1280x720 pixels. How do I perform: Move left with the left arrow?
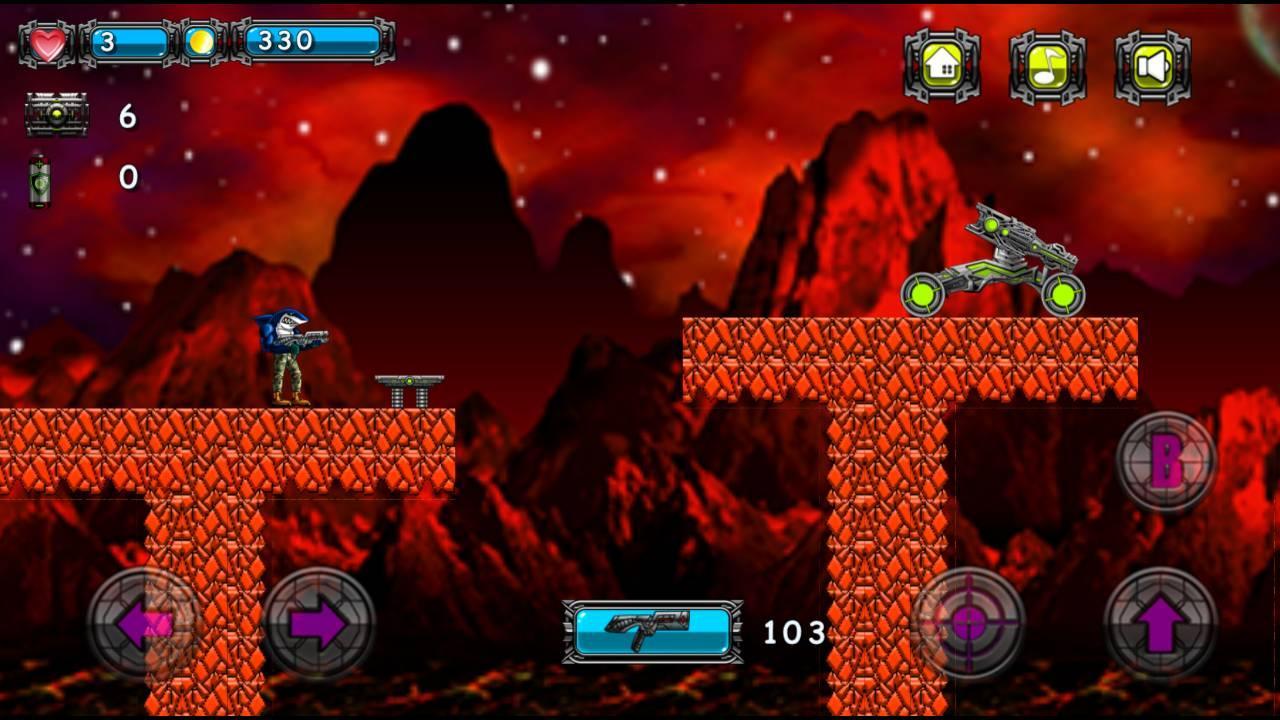(144, 625)
